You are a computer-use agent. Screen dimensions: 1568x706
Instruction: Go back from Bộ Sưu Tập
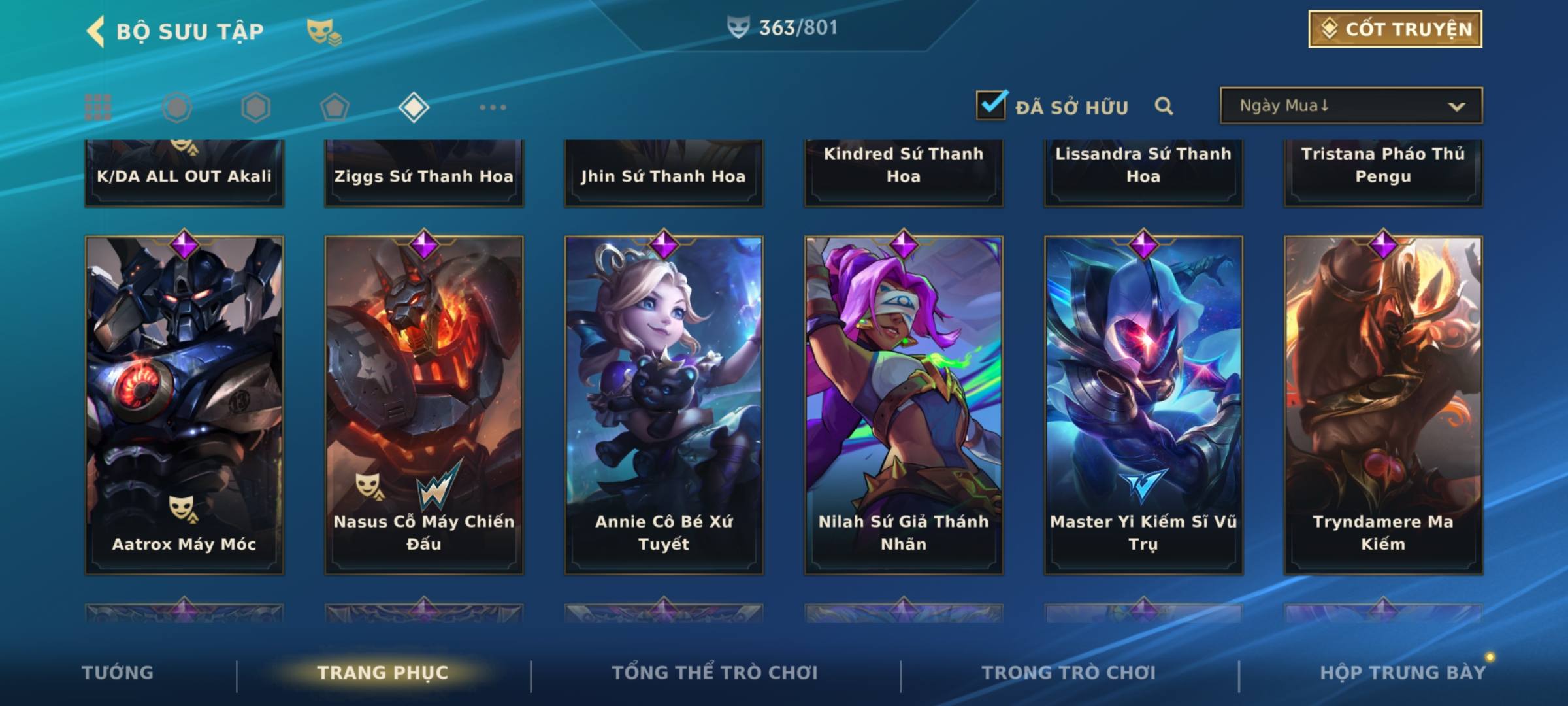tap(96, 31)
